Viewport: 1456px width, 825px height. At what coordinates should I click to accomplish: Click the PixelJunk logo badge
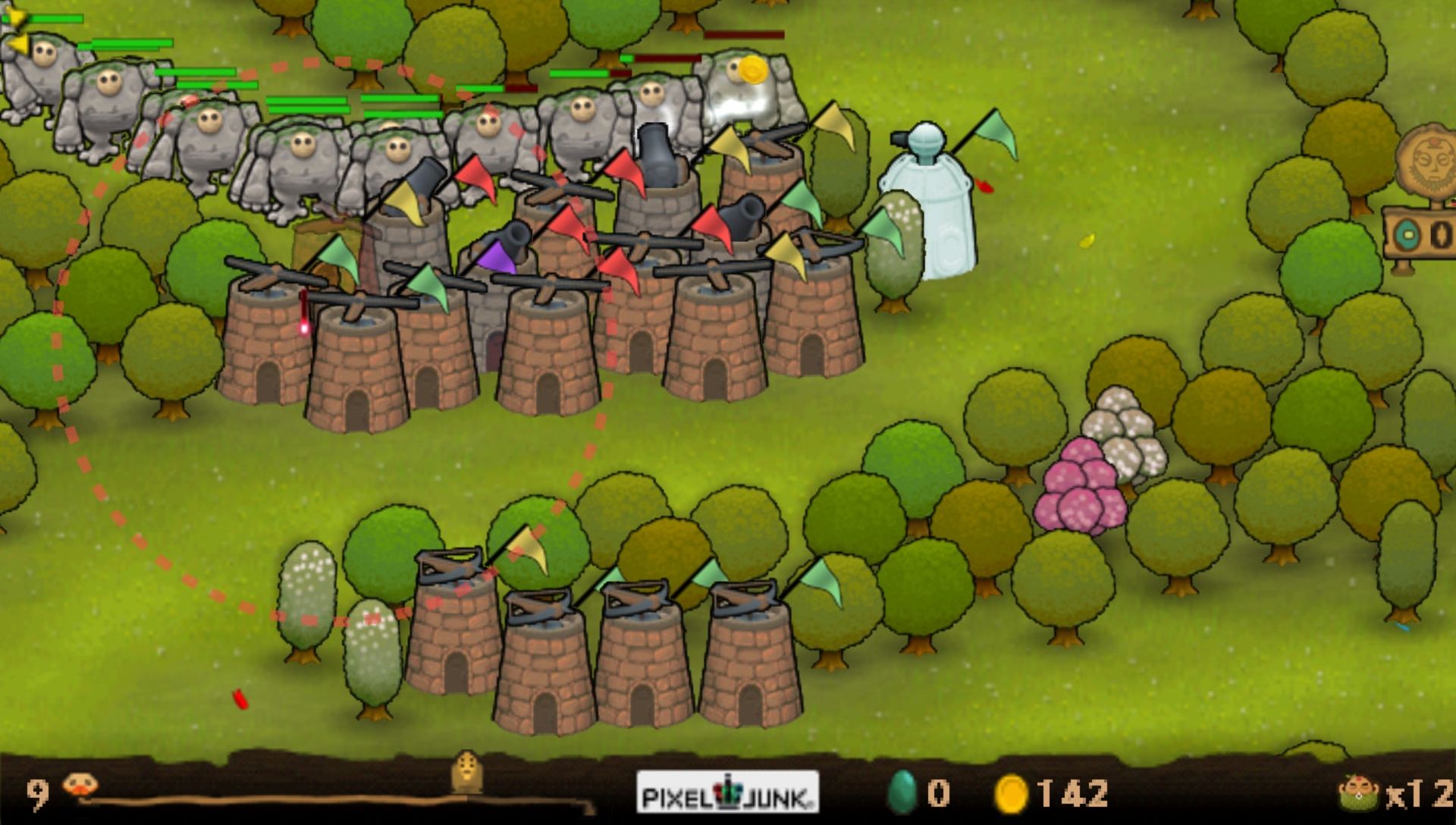click(727, 792)
